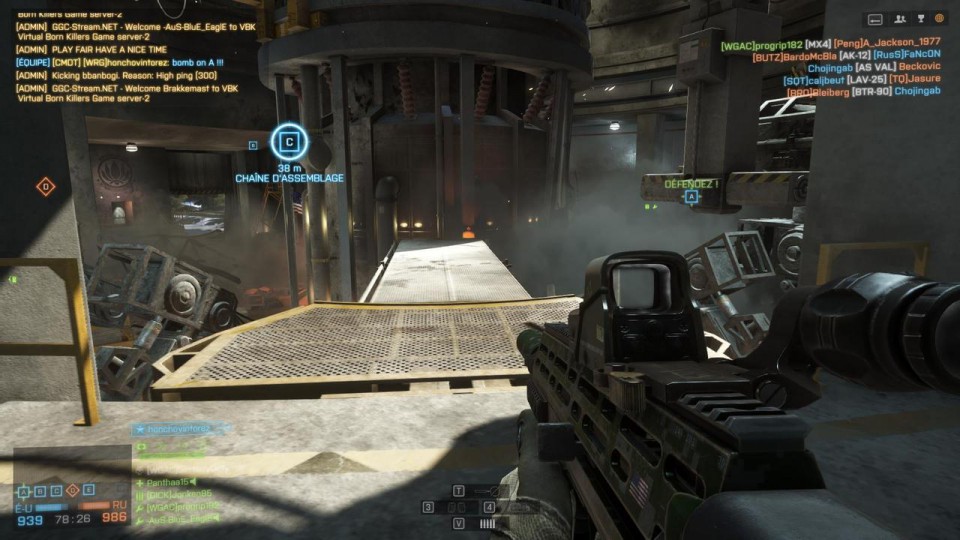Select flag A in the capture point tracker

[x=22, y=490]
